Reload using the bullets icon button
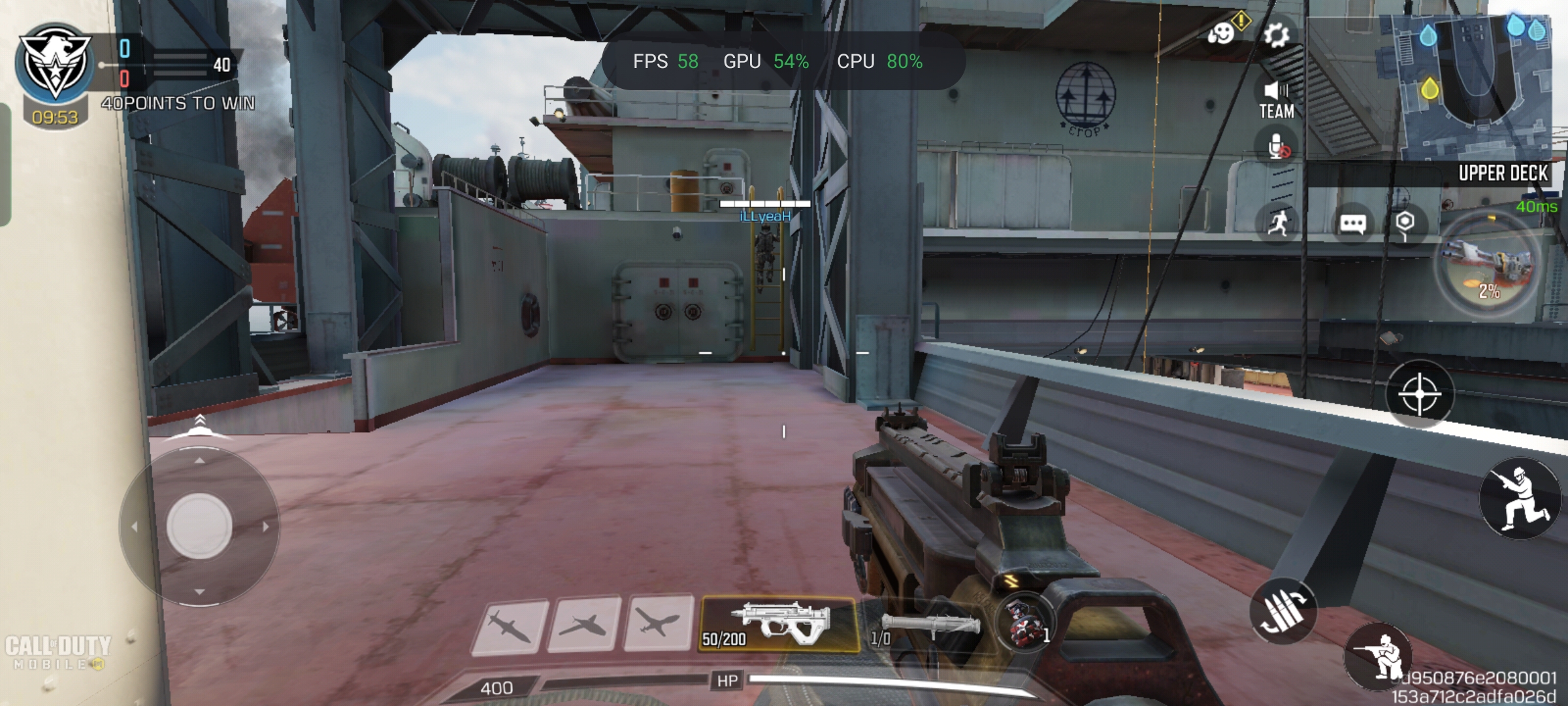This screenshot has width=1568, height=706. coord(1283,611)
